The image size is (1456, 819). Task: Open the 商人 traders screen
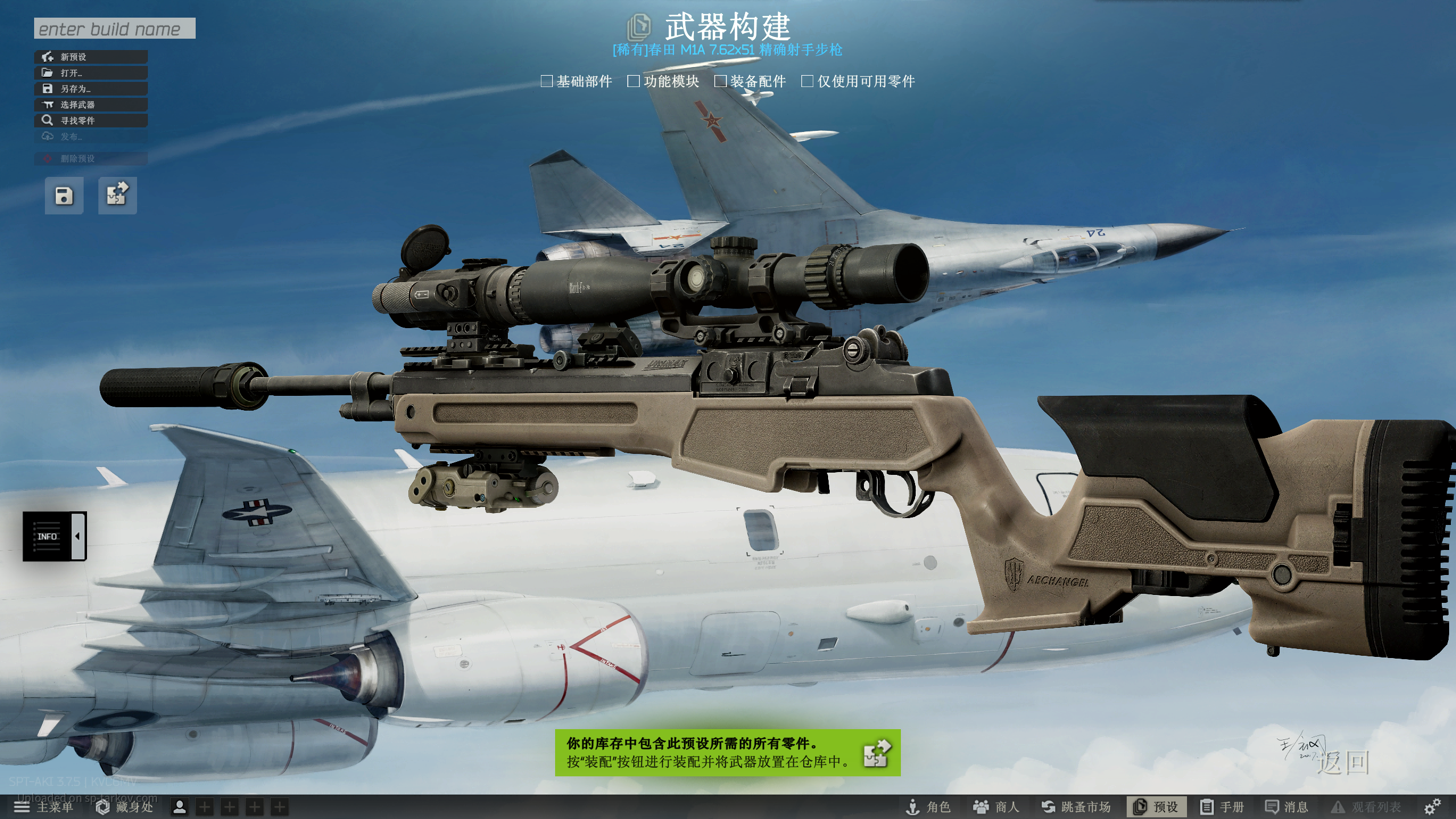[x=996, y=807]
